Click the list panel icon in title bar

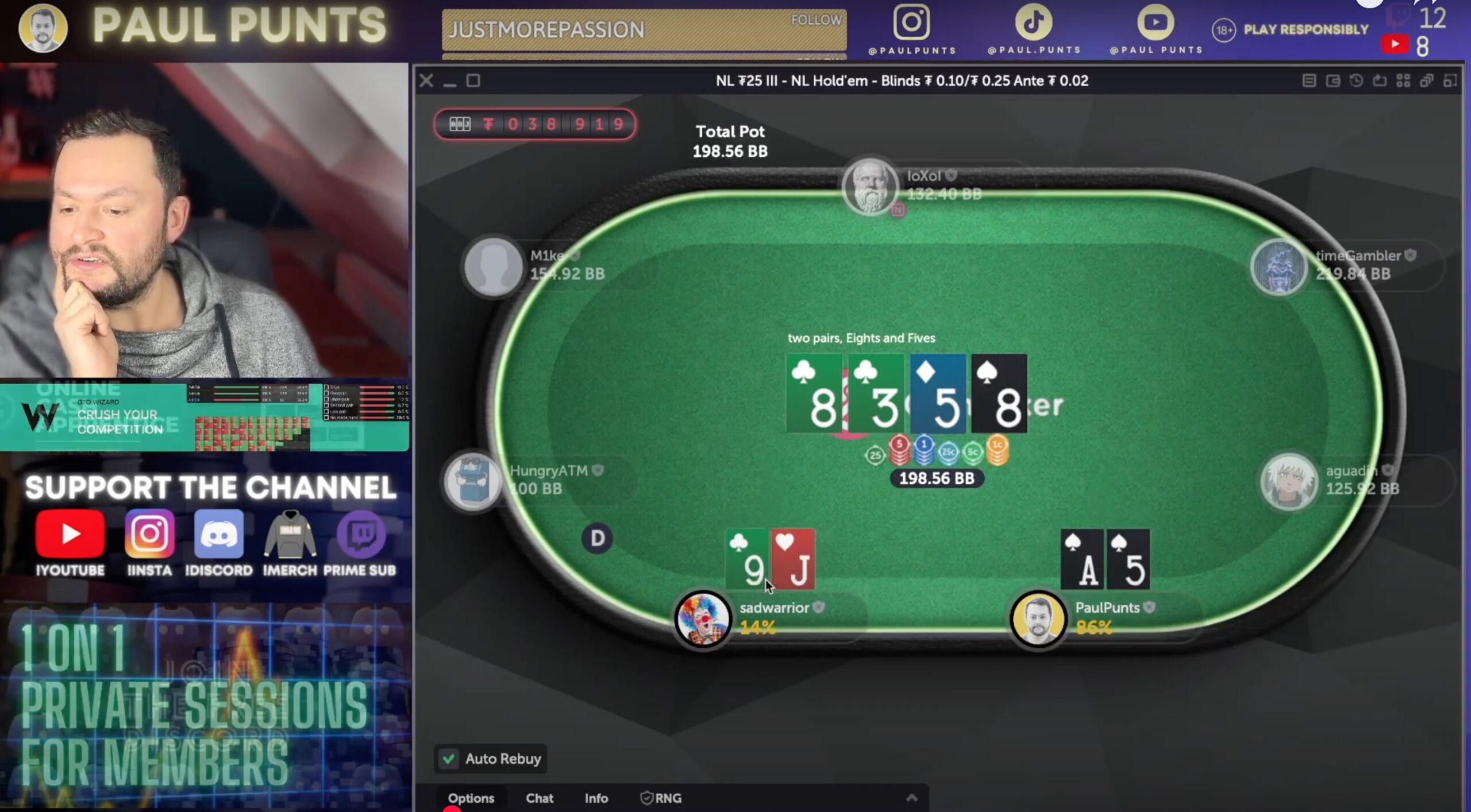pyautogui.click(x=1309, y=81)
